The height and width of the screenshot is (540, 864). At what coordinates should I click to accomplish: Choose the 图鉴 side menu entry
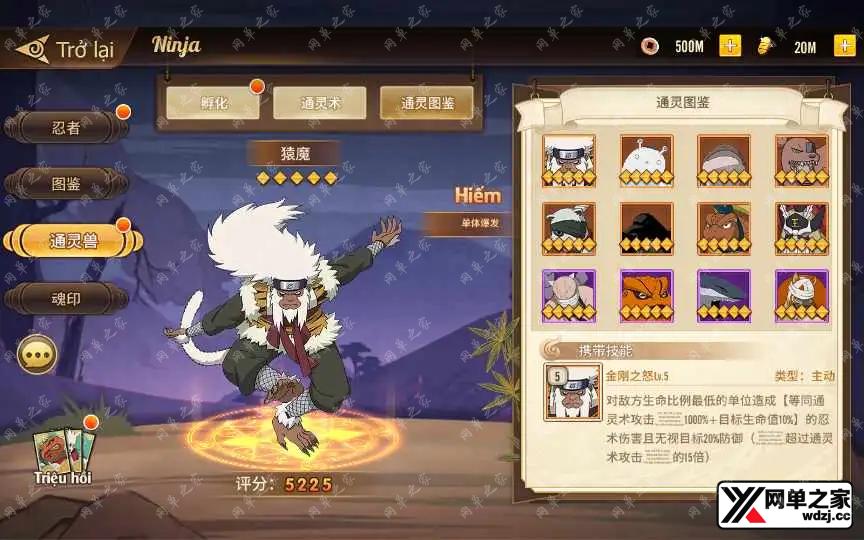66,184
